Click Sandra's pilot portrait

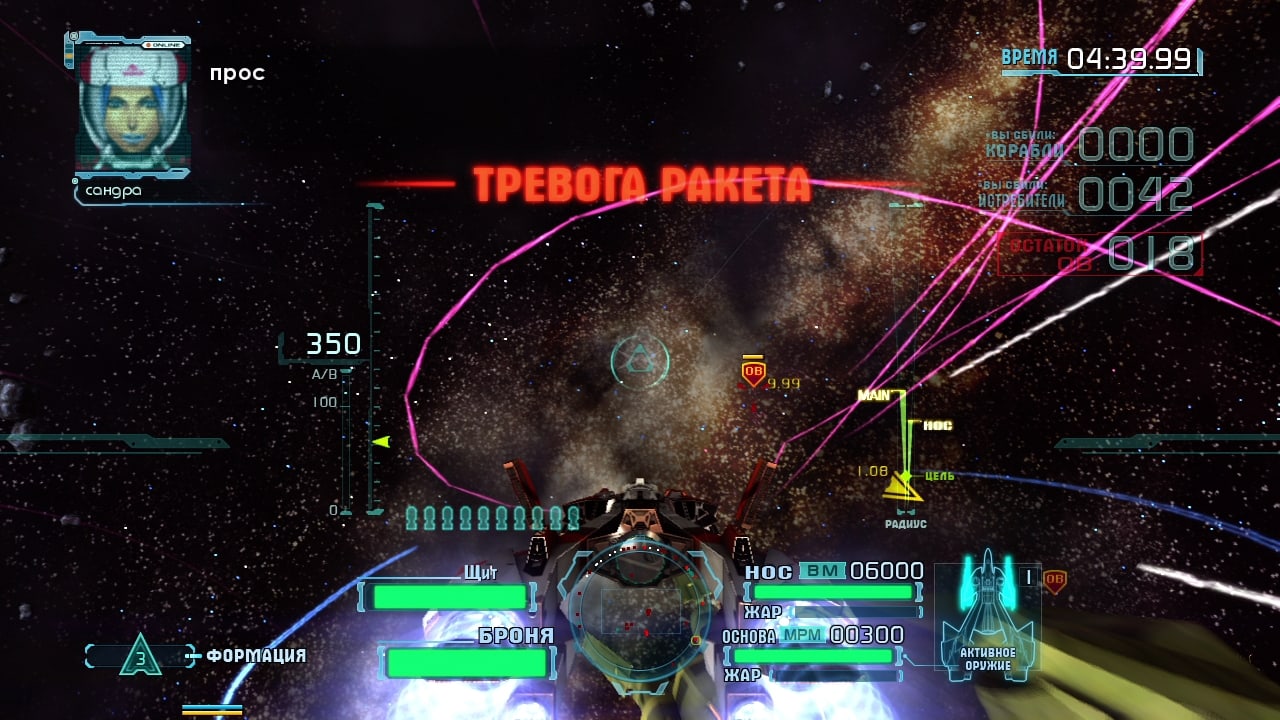(132, 108)
